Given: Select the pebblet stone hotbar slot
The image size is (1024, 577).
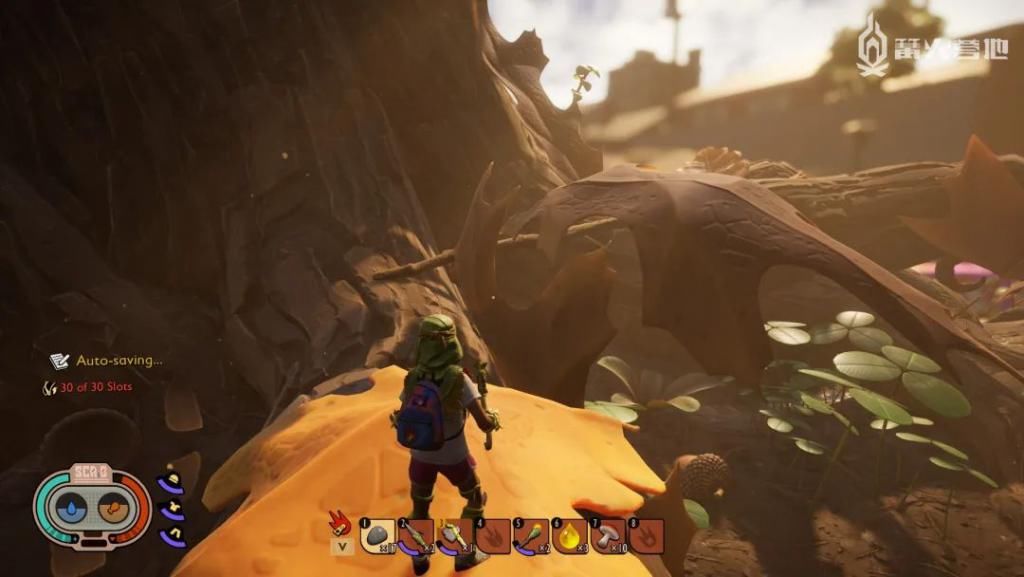Looking at the screenshot, I should tap(377, 536).
